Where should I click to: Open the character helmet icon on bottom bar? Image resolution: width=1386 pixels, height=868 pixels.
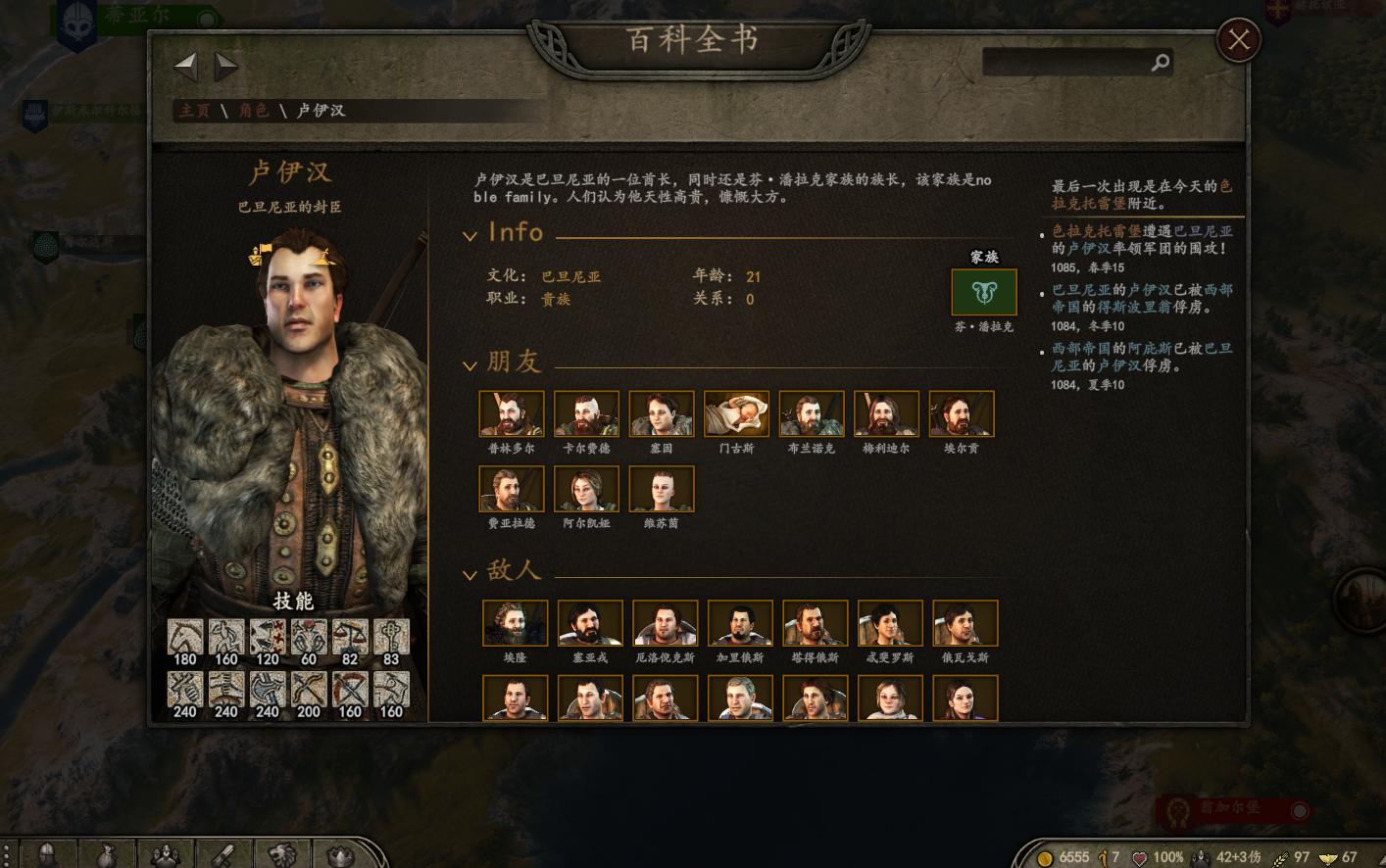pos(47,852)
